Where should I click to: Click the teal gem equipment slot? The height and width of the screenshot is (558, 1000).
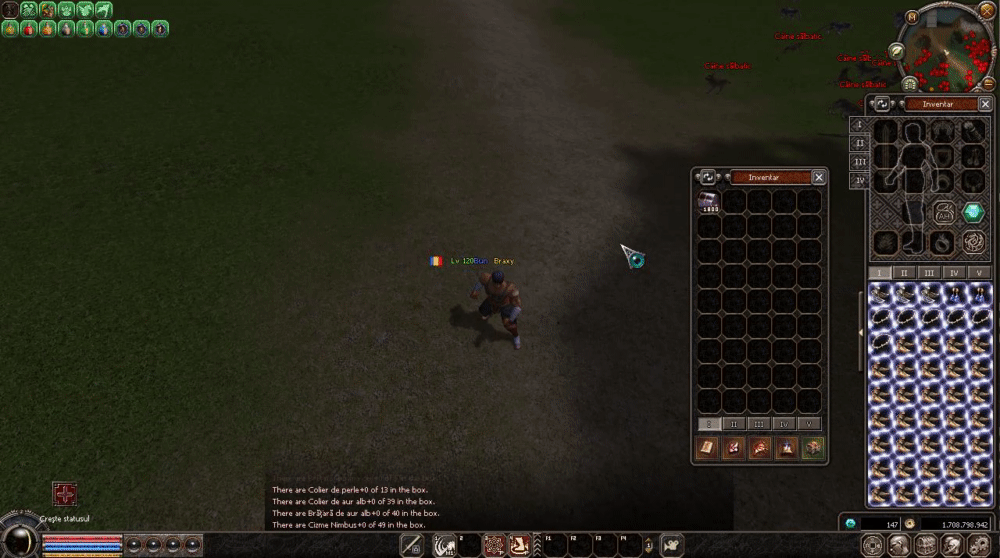click(x=973, y=212)
